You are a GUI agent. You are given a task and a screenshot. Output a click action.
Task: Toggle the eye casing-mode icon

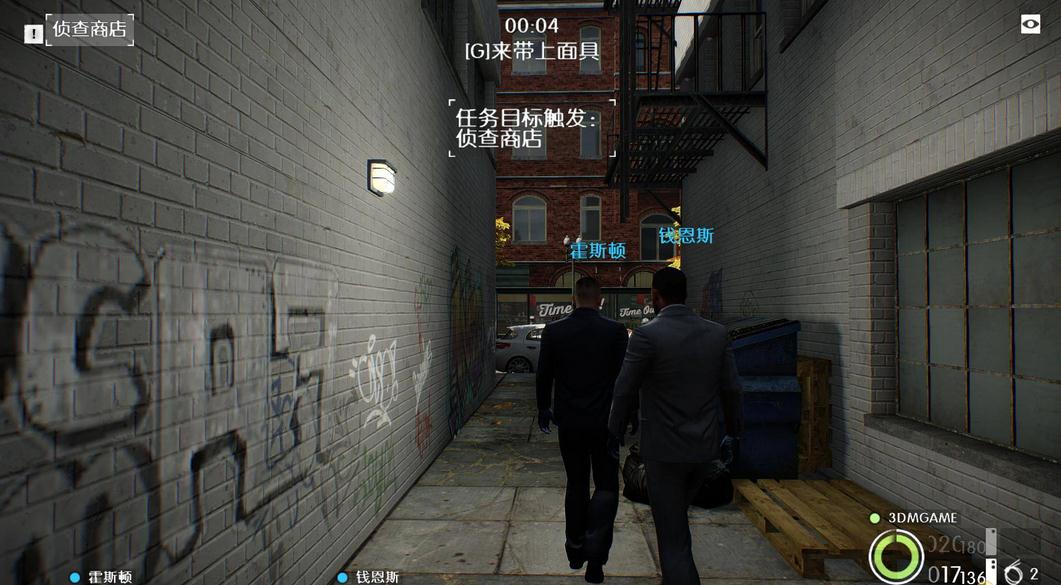click(x=1030, y=25)
